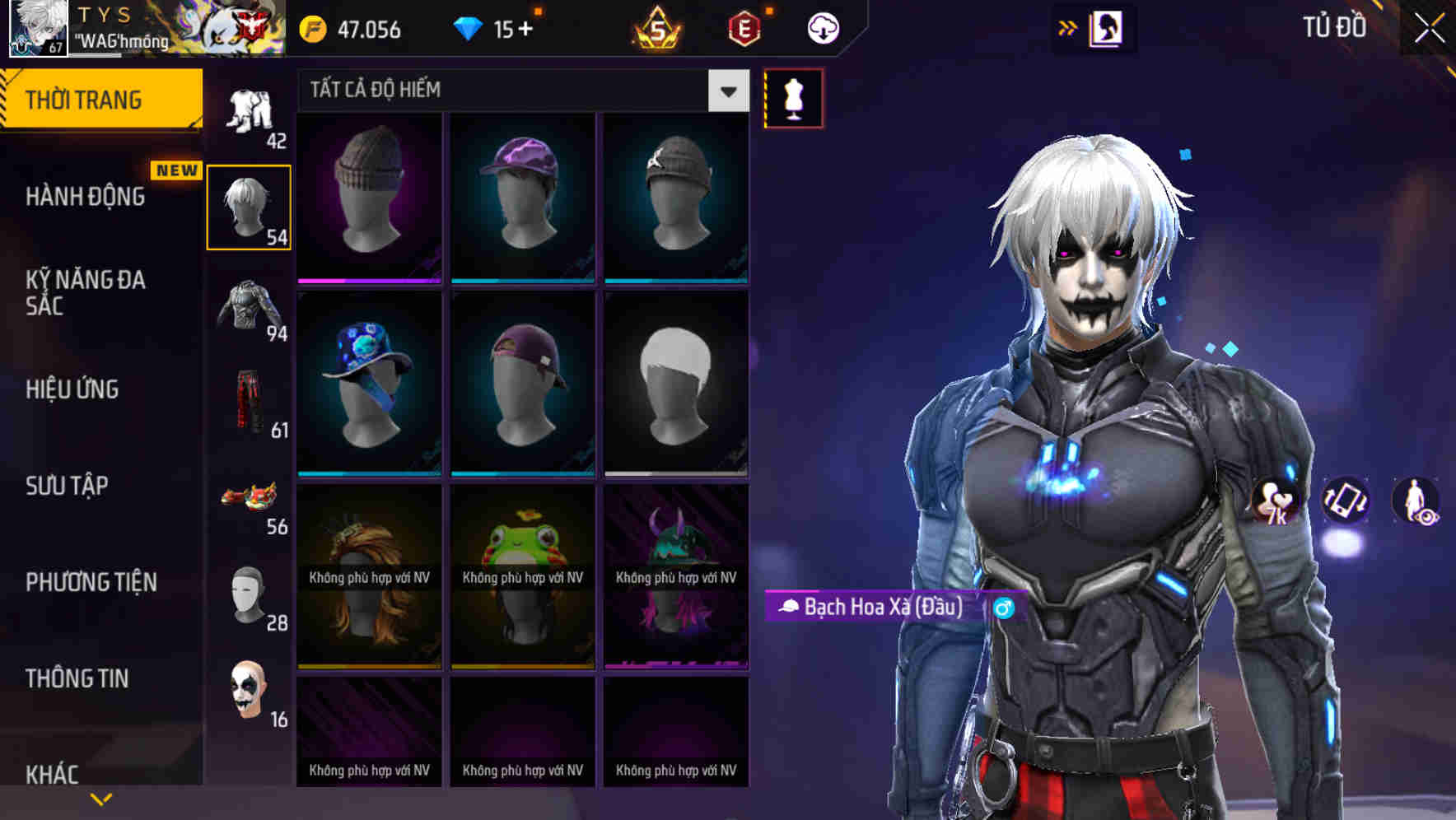The width and height of the screenshot is (1456, 820).
Task: Select the white hair thumbnail in the grid
Action: pyautogui.click(x=675, y=383)
